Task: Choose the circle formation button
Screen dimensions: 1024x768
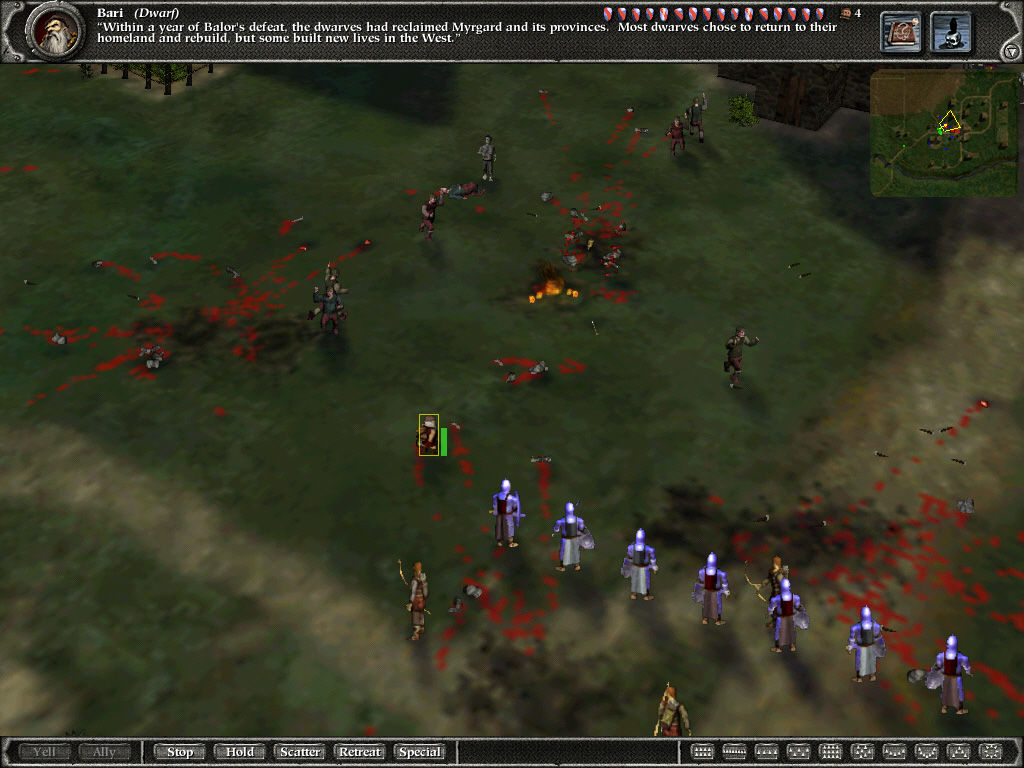Action: [990, 752]
